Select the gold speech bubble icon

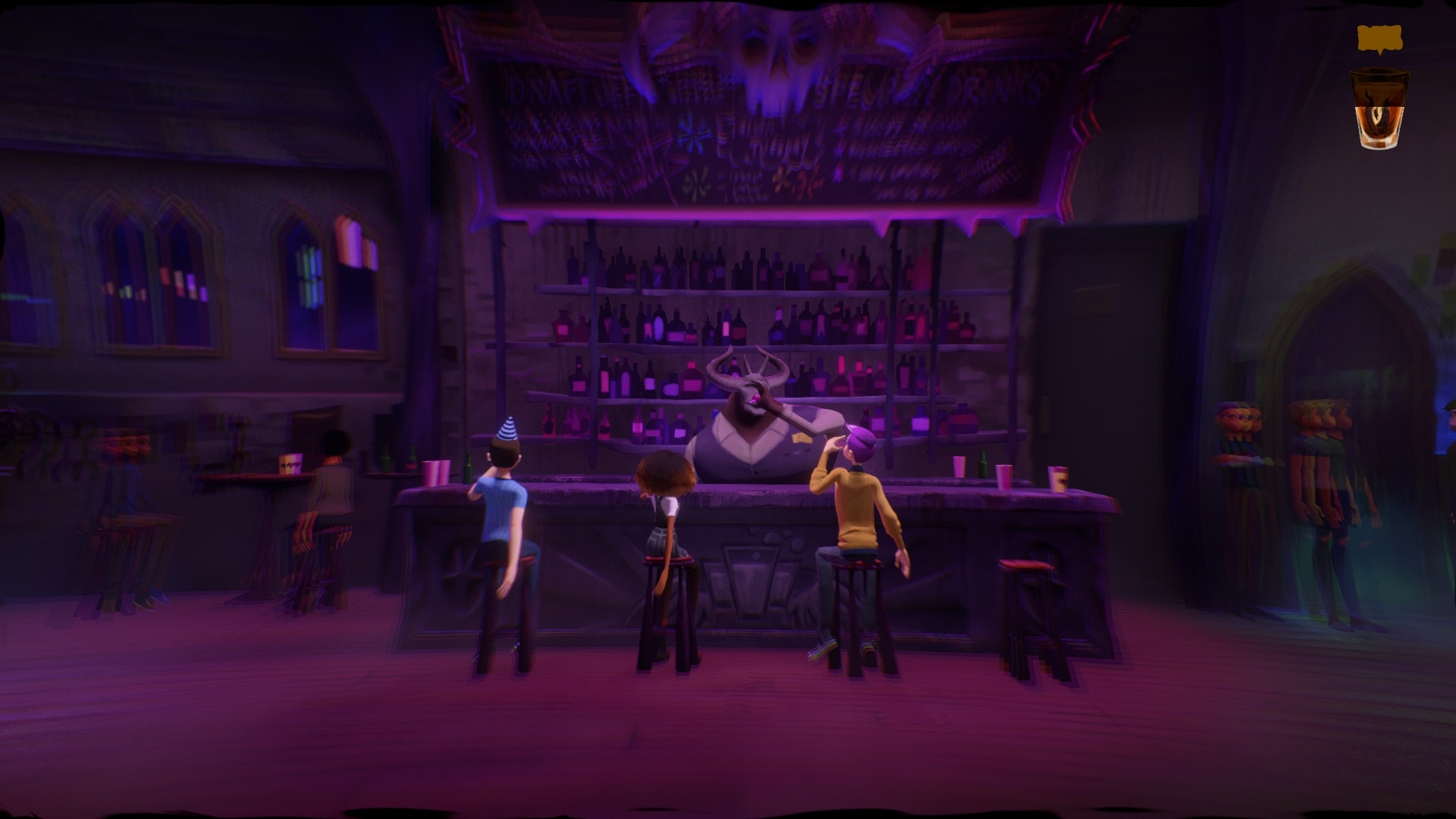pos(1379,39)
